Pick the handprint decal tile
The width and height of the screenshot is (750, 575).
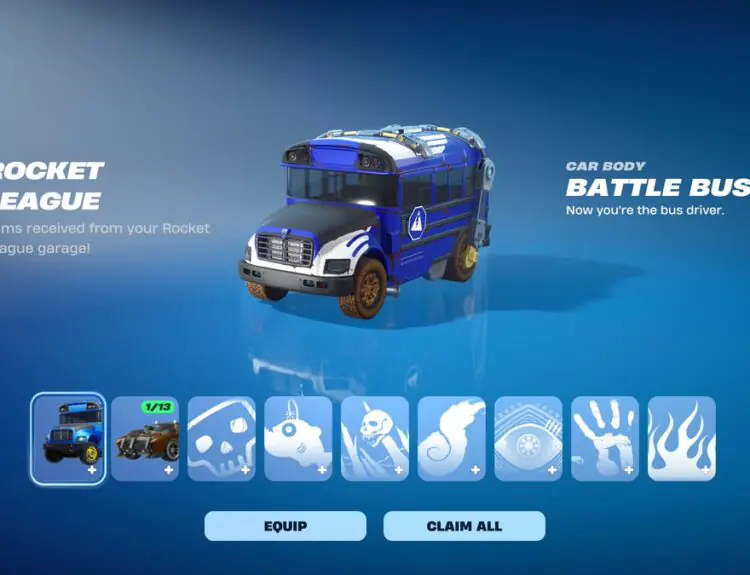click(605, 438)
